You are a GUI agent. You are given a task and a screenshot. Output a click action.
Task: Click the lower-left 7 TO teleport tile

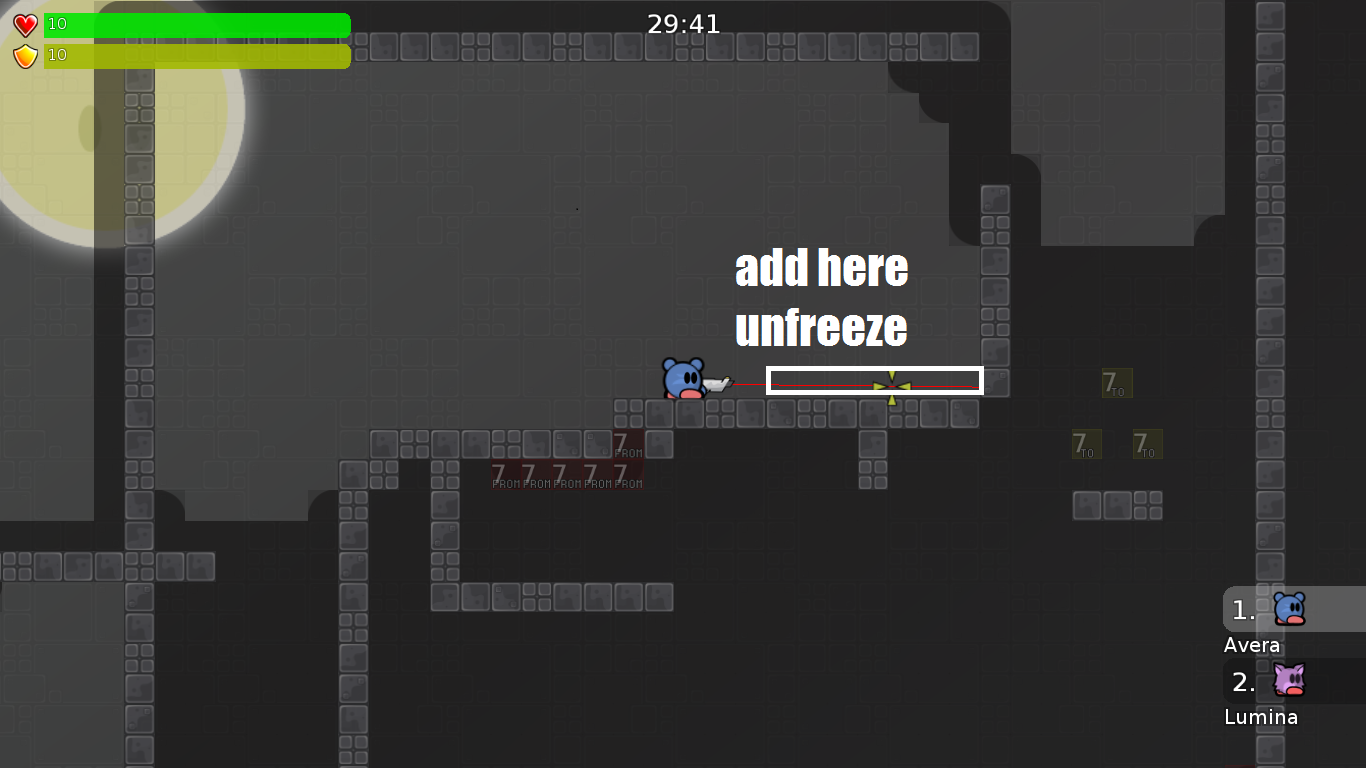(1086, 443)
